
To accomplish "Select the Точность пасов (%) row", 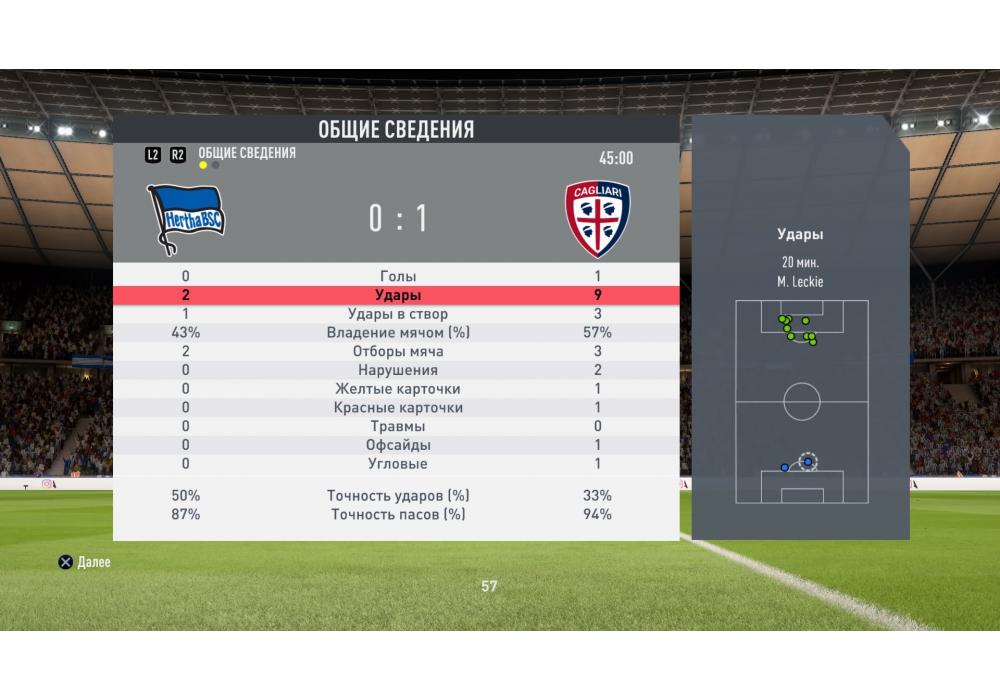I will tap(398, 514).
